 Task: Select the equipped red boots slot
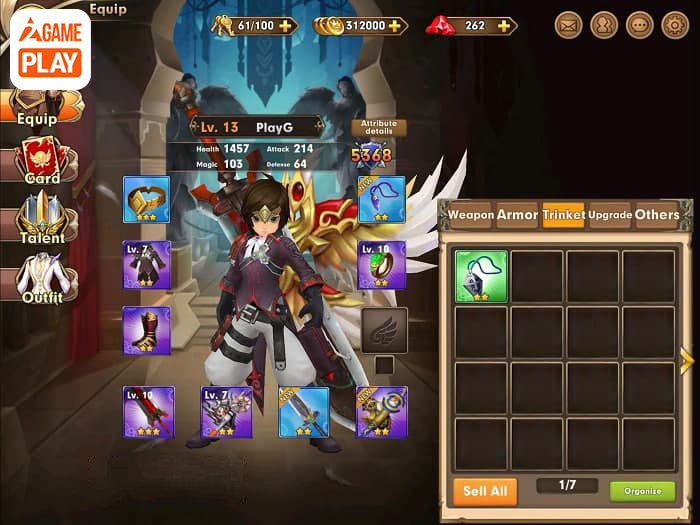[x=146, y=330]
